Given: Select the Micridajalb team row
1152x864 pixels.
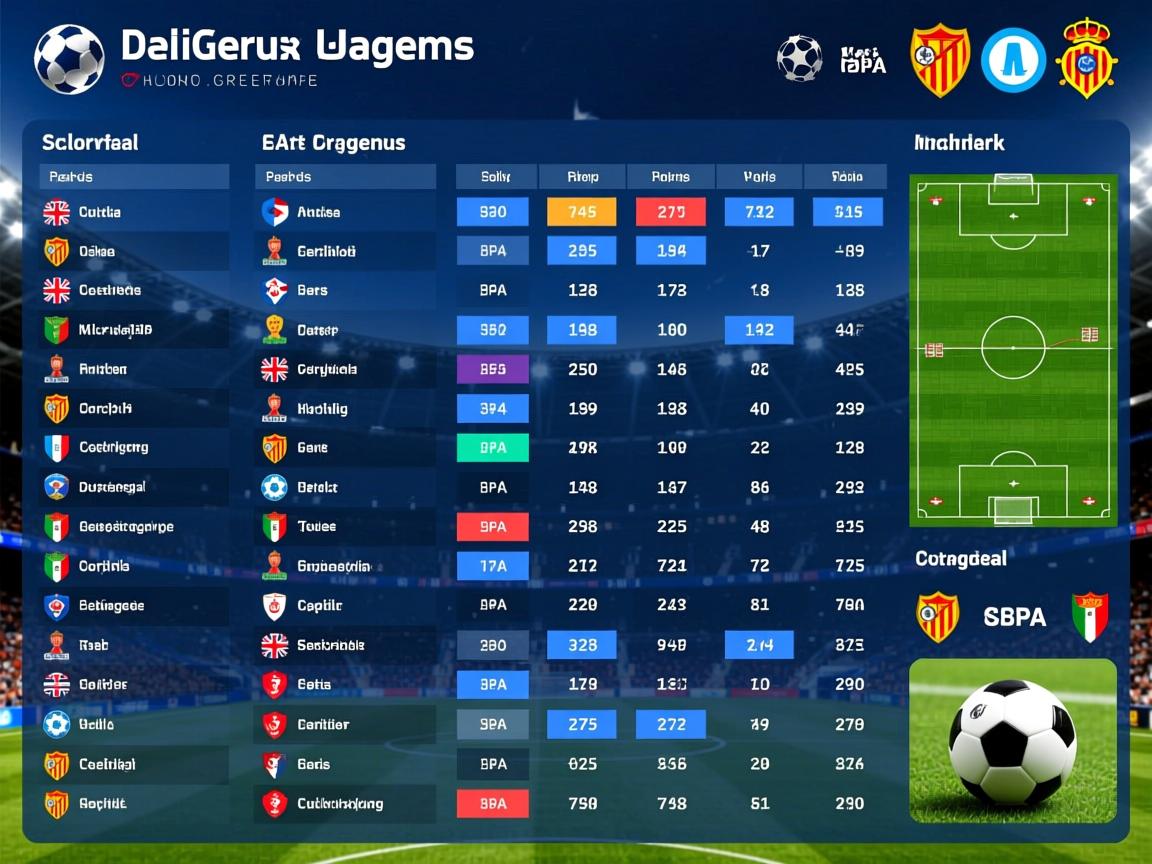Looking at the screenshot, I should coord(115,330).
